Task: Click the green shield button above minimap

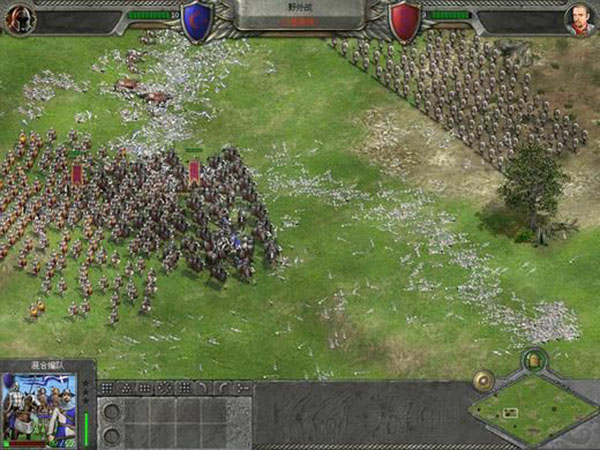Action: coord(533,358)
